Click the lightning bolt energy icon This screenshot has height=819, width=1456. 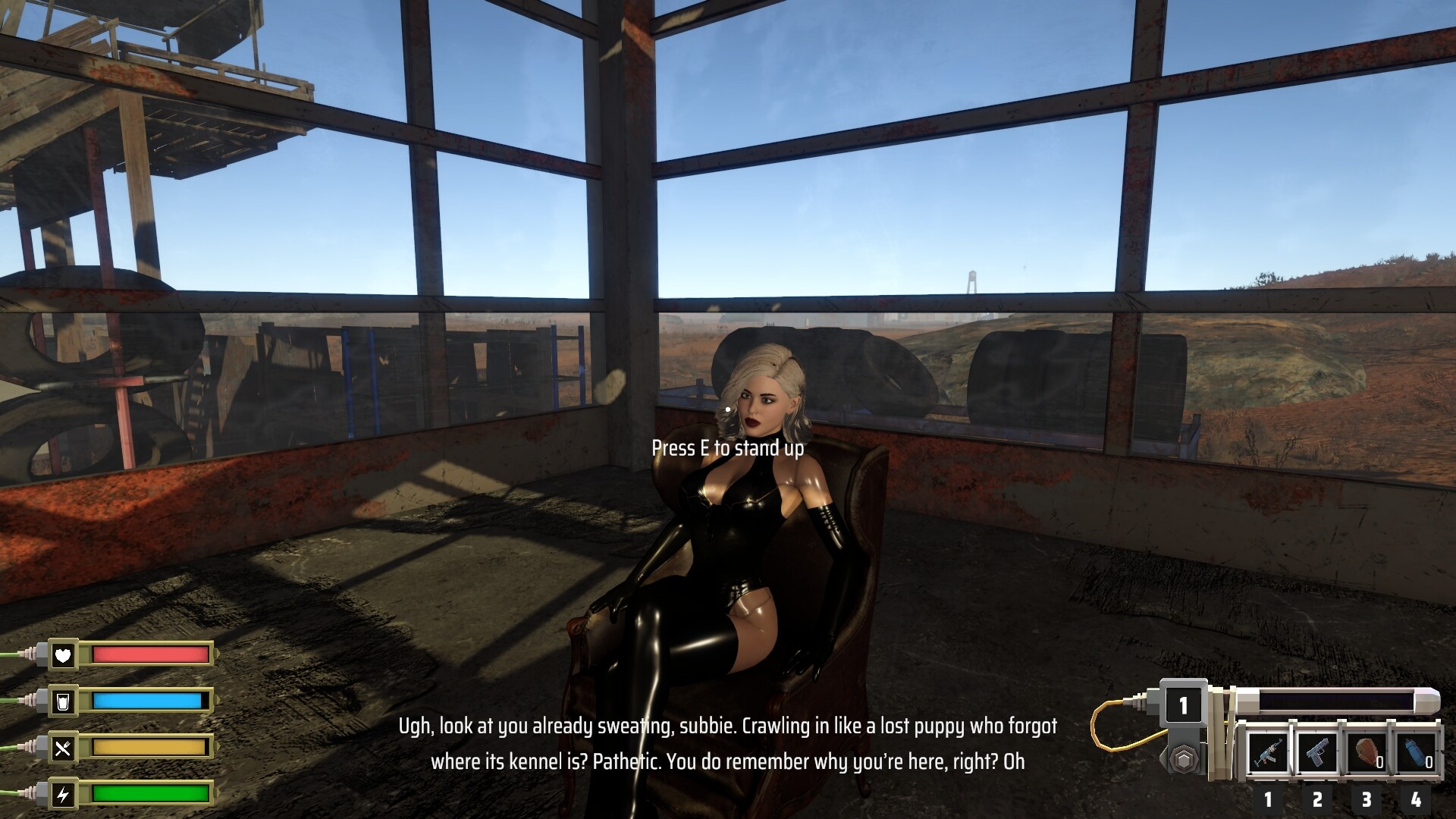coord(64,795)
